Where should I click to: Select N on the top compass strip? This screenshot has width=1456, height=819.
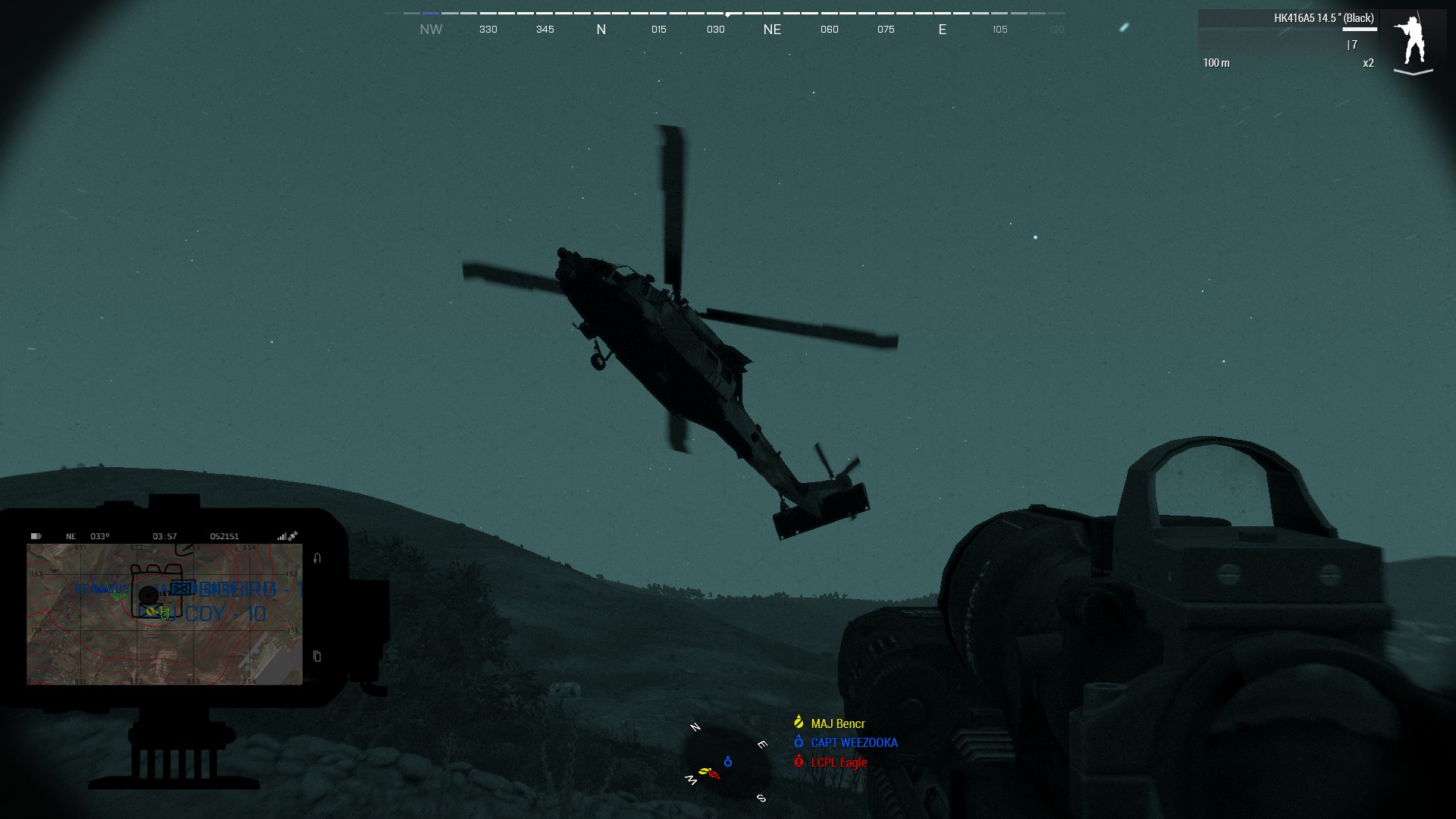(601, 29)
